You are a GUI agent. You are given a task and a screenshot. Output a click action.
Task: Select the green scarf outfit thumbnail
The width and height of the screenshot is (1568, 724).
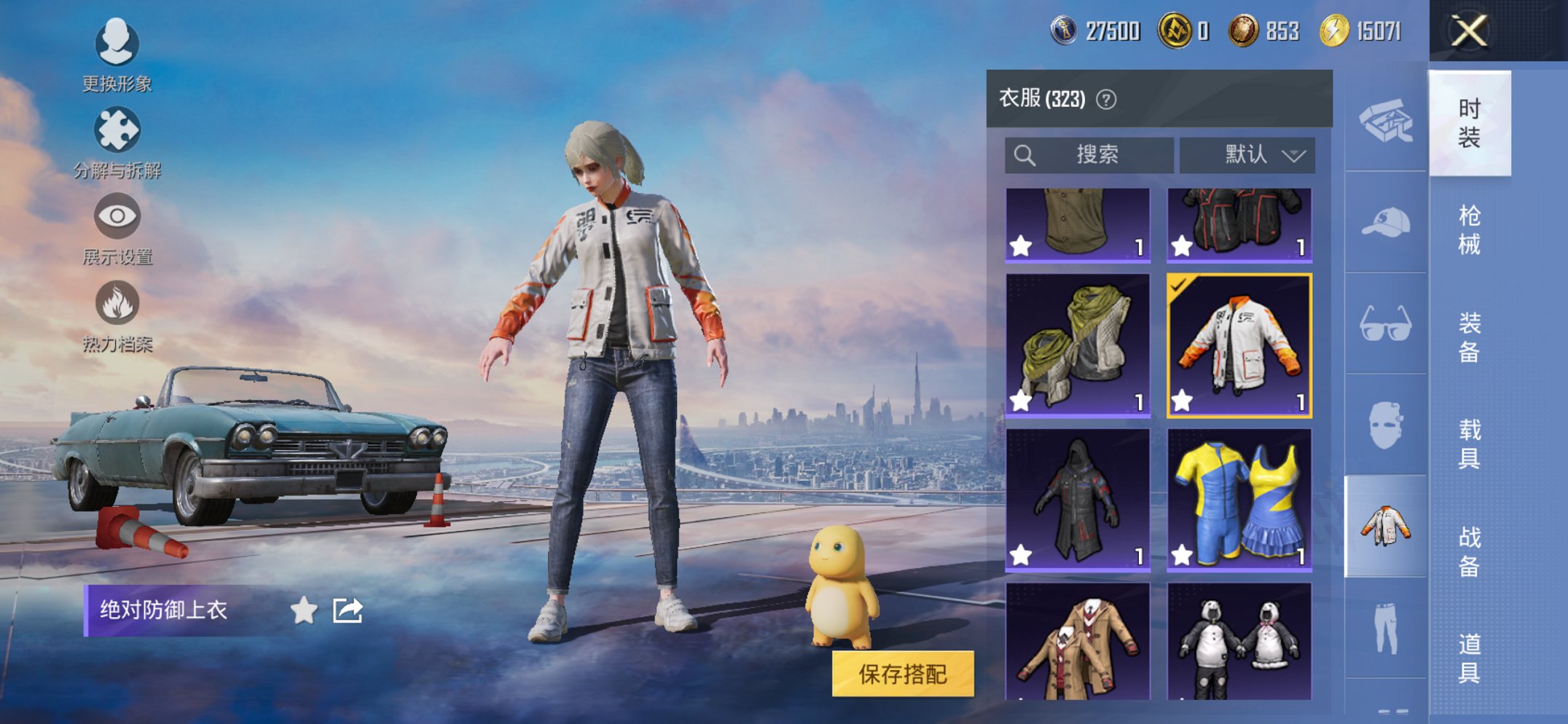click(1078, 342)
